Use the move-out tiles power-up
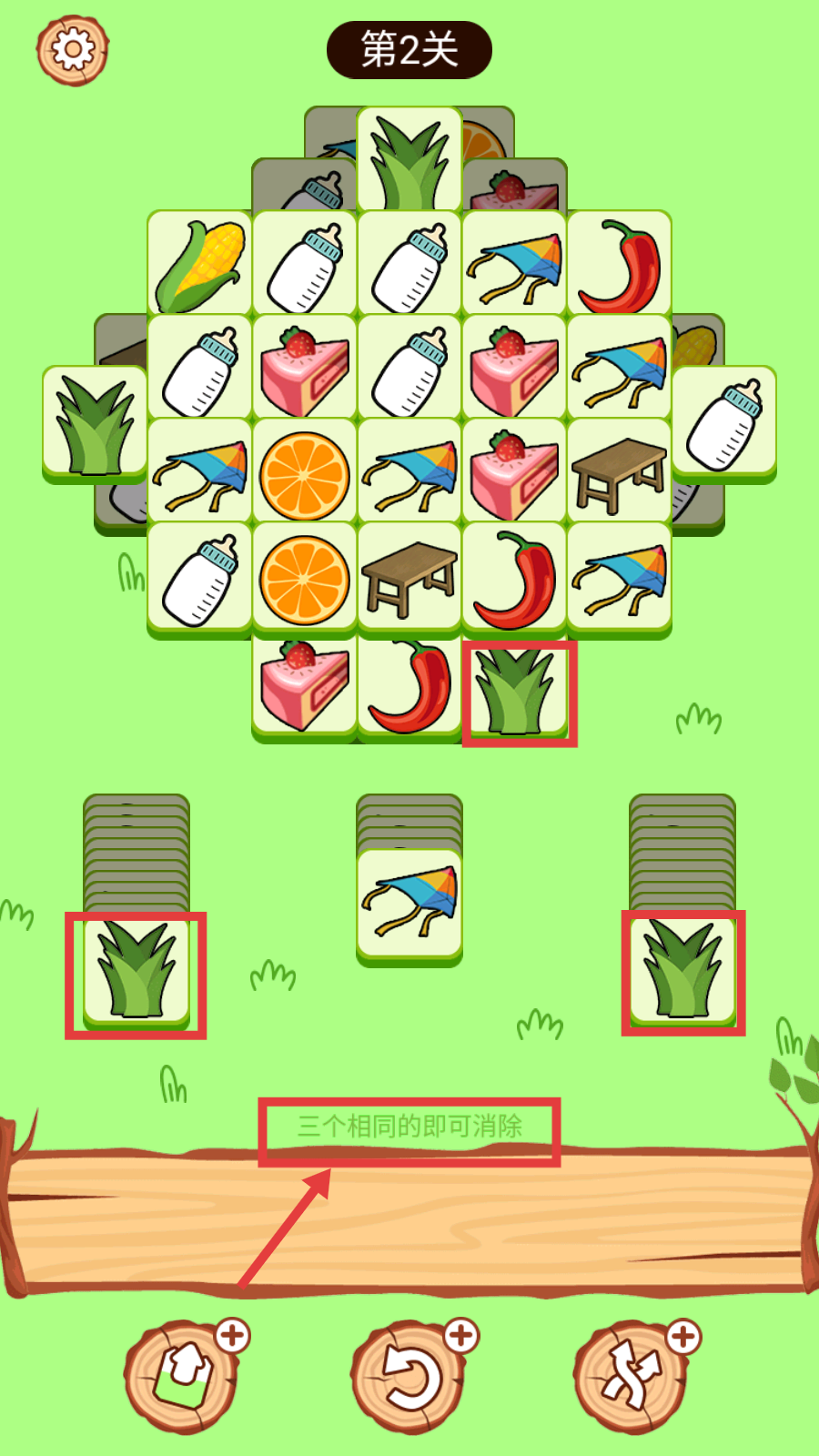 point(182,1376)
